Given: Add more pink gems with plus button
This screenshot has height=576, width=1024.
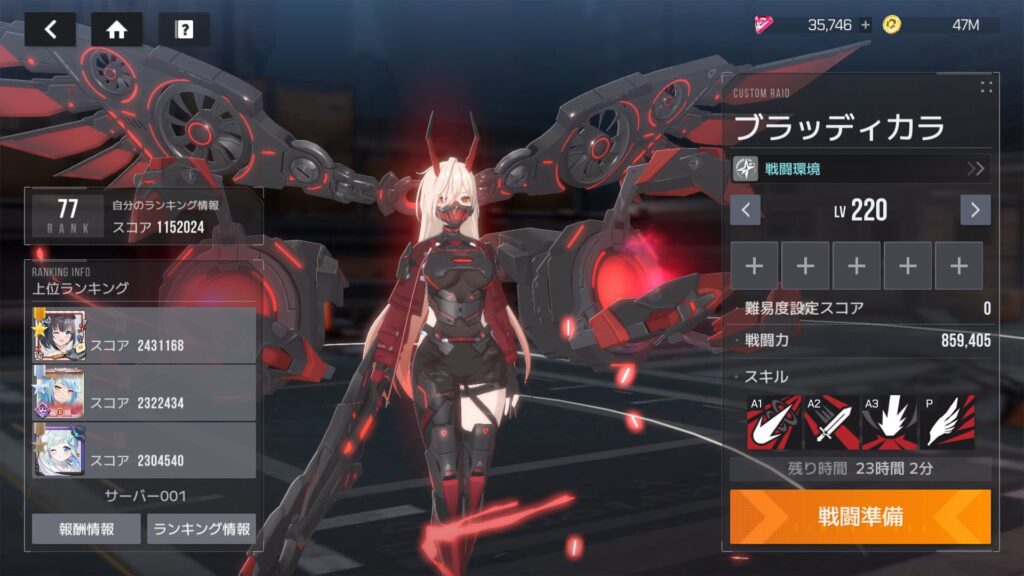Looking at the screenshot, I should point(865,25).
